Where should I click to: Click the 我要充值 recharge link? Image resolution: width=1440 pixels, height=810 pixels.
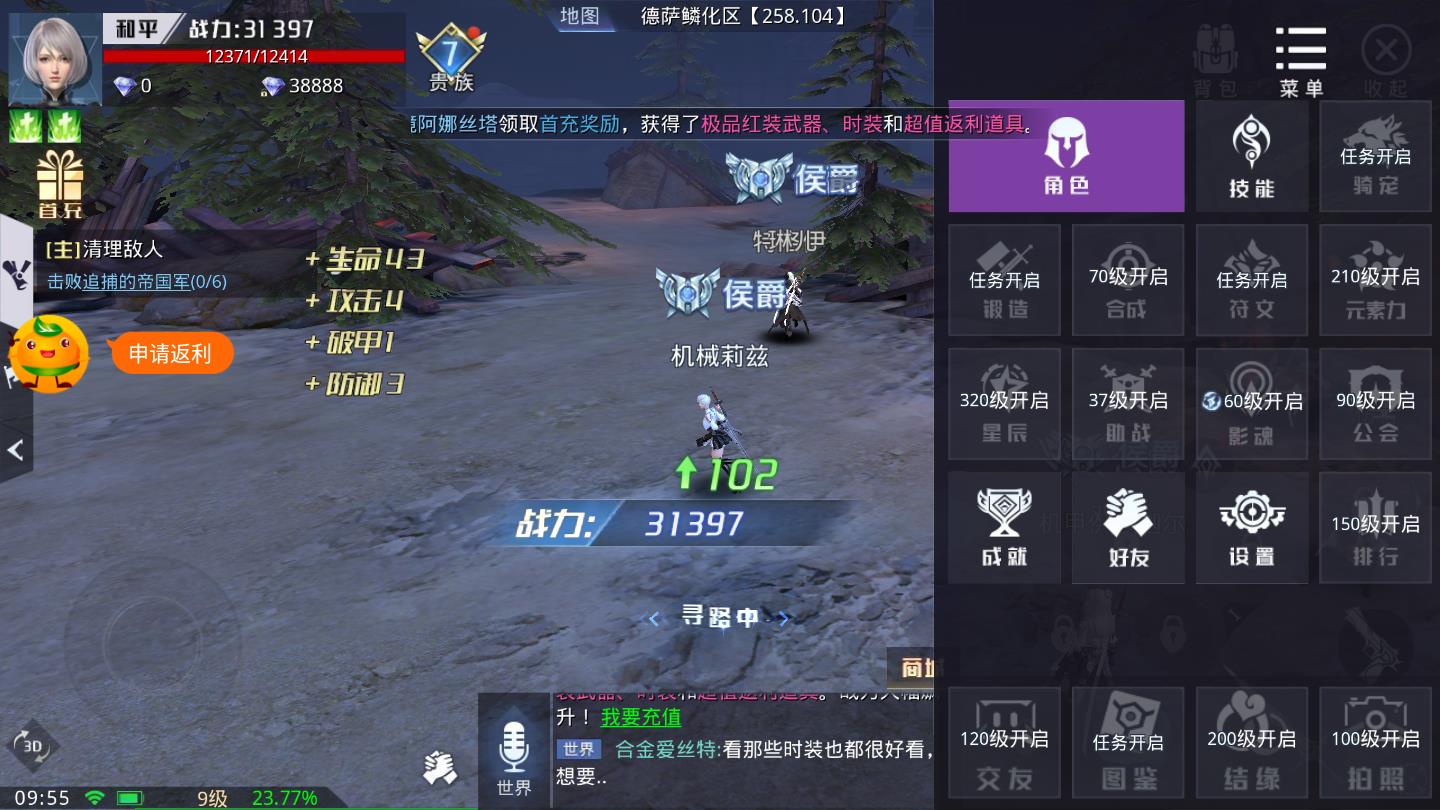point(641,717)
